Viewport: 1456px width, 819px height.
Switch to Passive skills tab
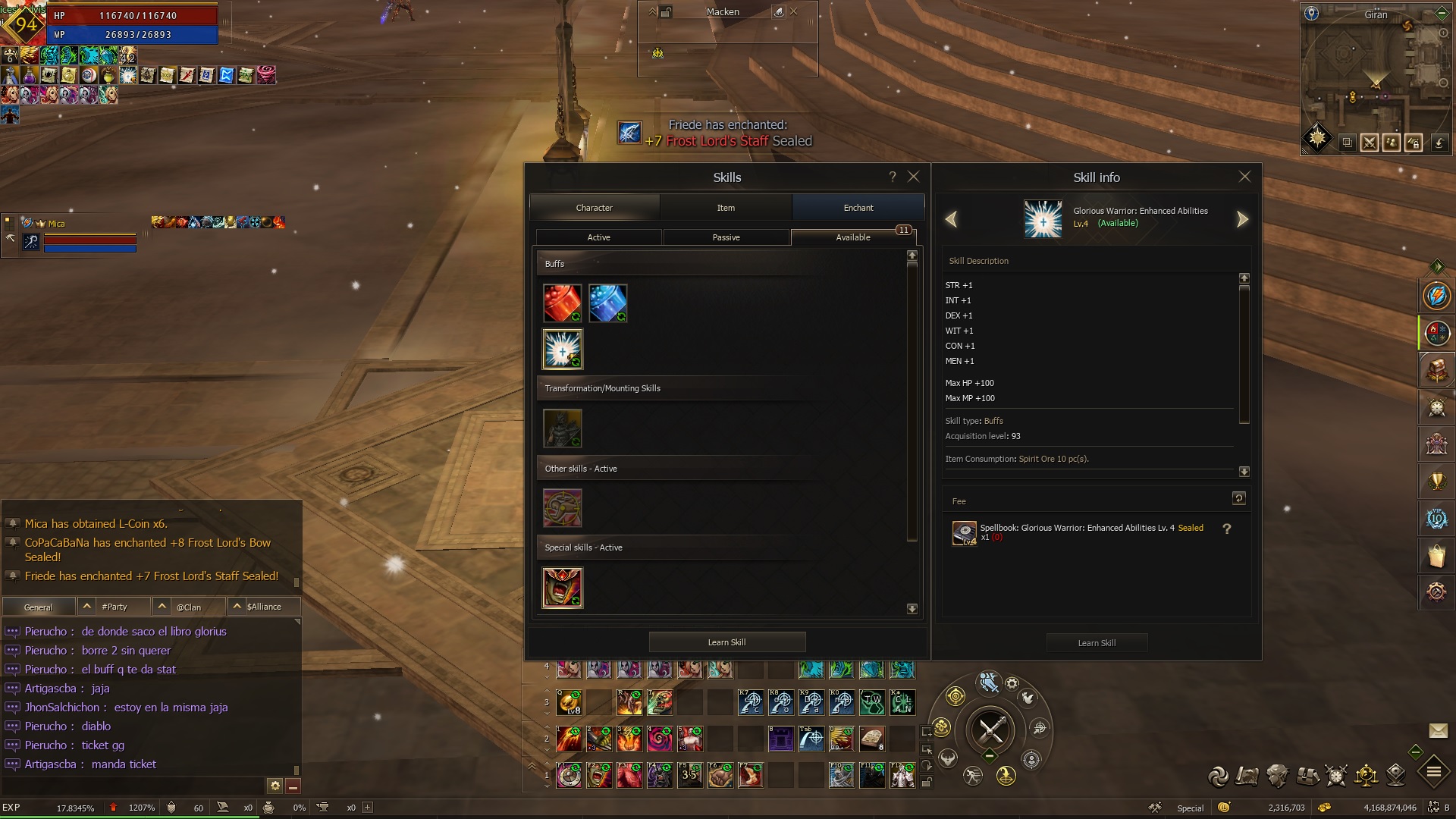tap(726, 237)
